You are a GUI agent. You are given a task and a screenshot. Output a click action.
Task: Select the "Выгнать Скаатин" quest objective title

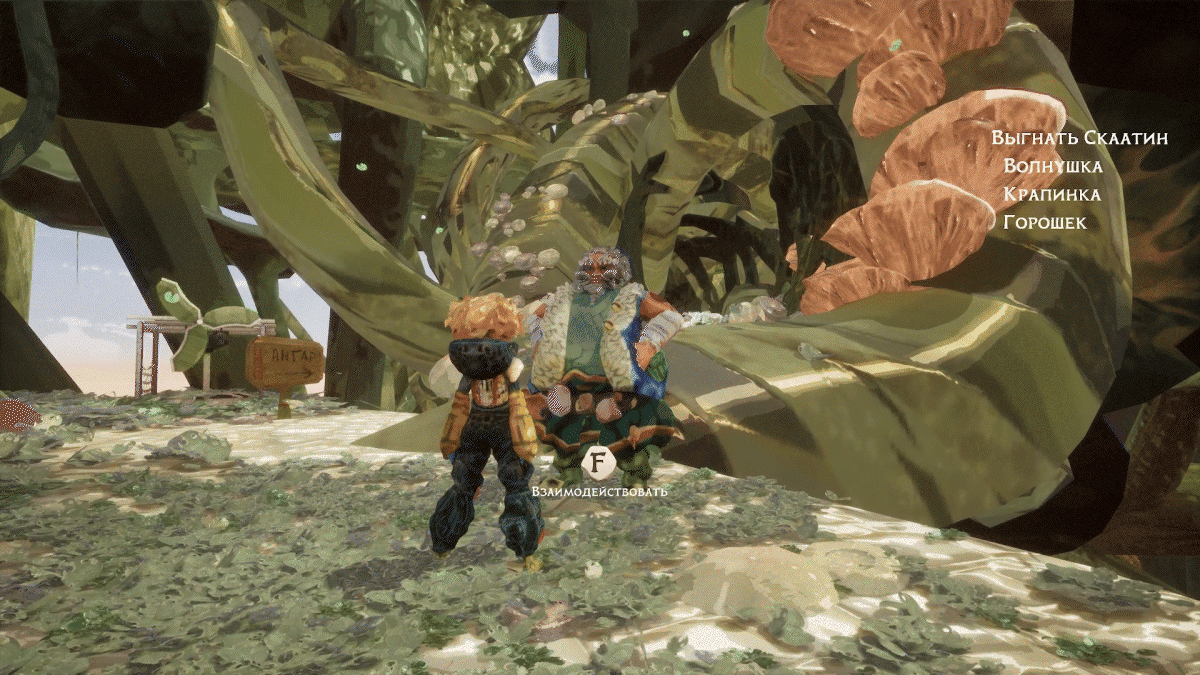point(1079,139)
